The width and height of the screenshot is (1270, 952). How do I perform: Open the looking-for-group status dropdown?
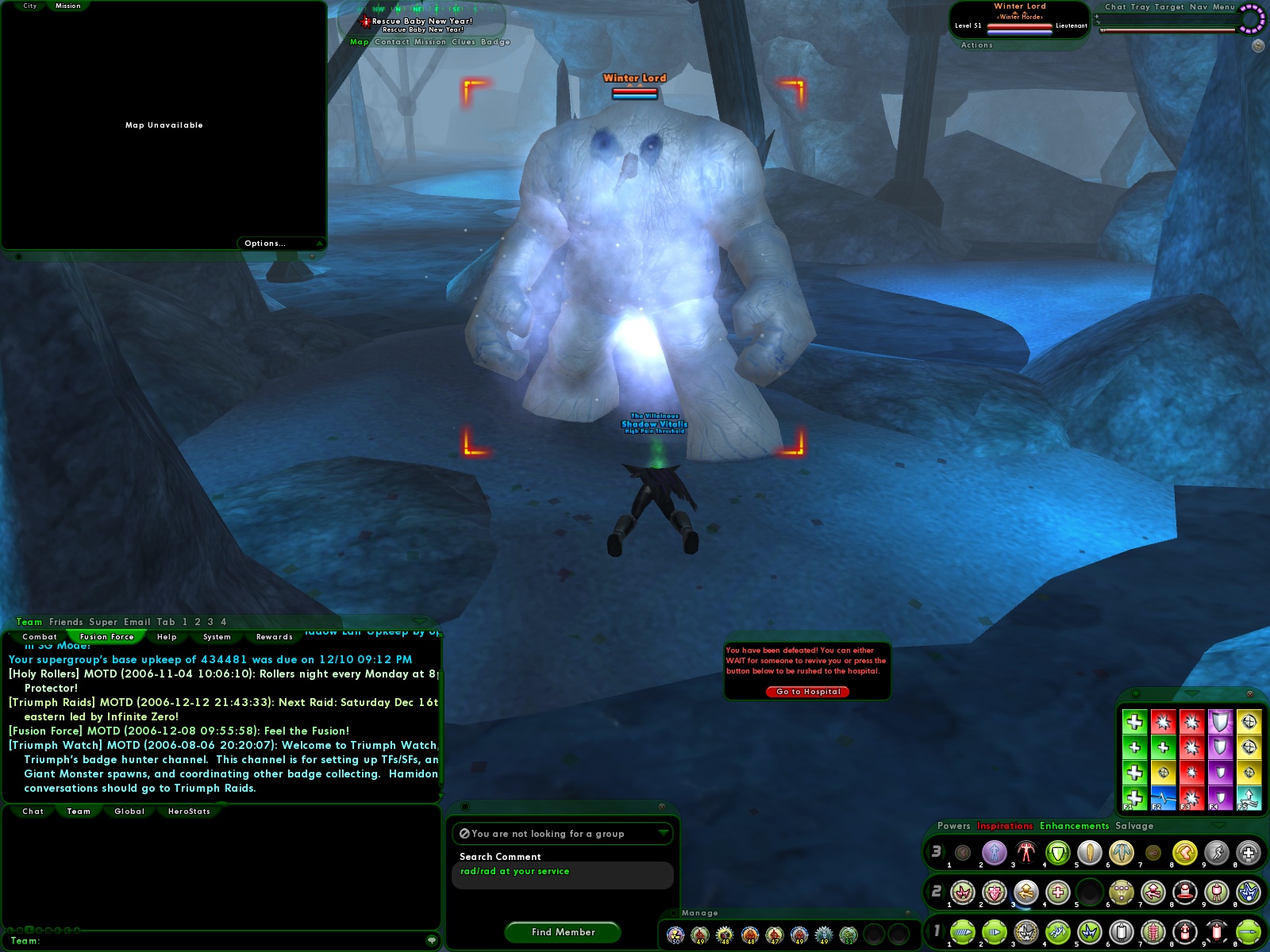562,834
